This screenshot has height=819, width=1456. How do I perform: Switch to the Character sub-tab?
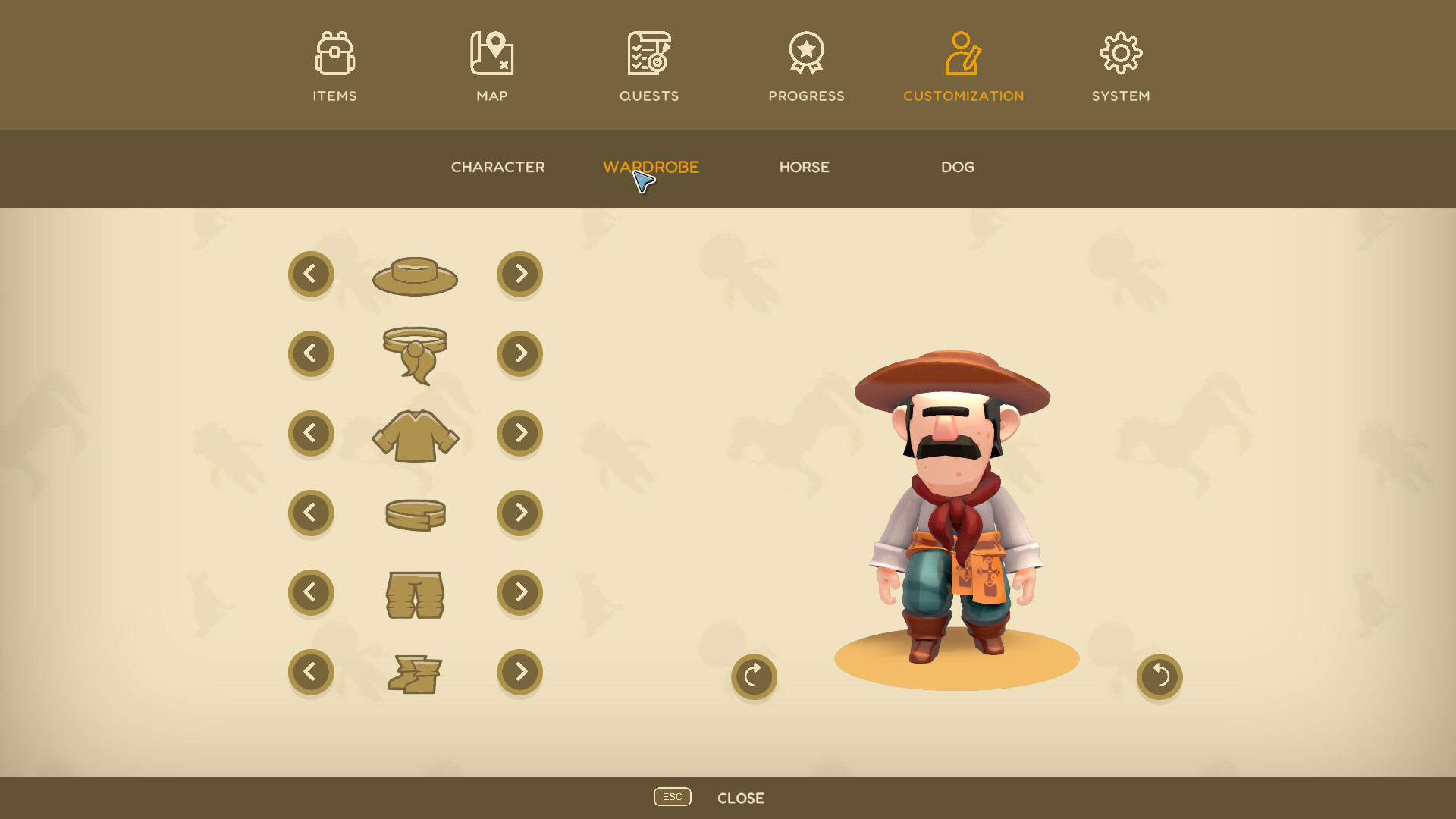pos(497,167)
